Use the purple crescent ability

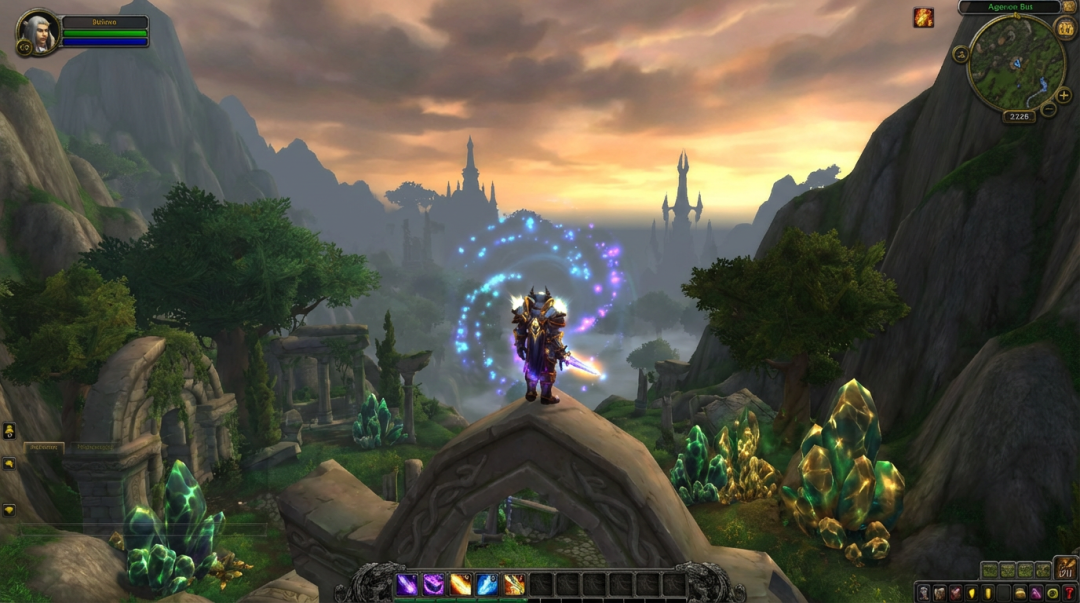click(x=433, y=584)
